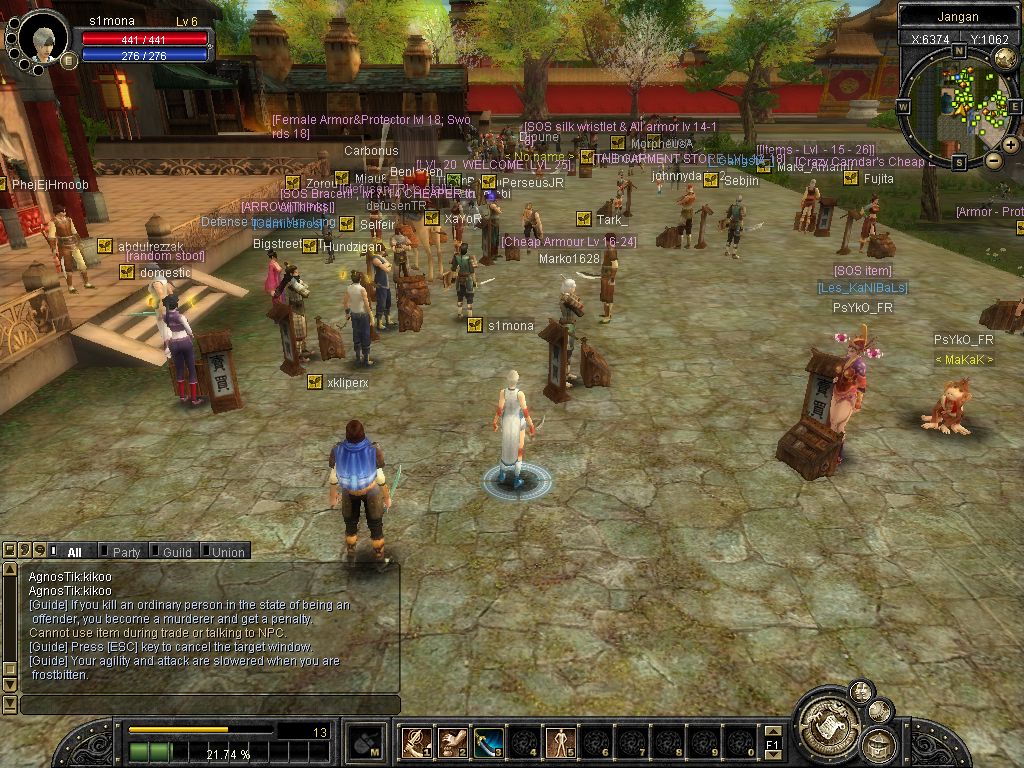Zoom in the minimap with plus button
The height and width of the screenshot is (768, 1024).
[1010, 146]
